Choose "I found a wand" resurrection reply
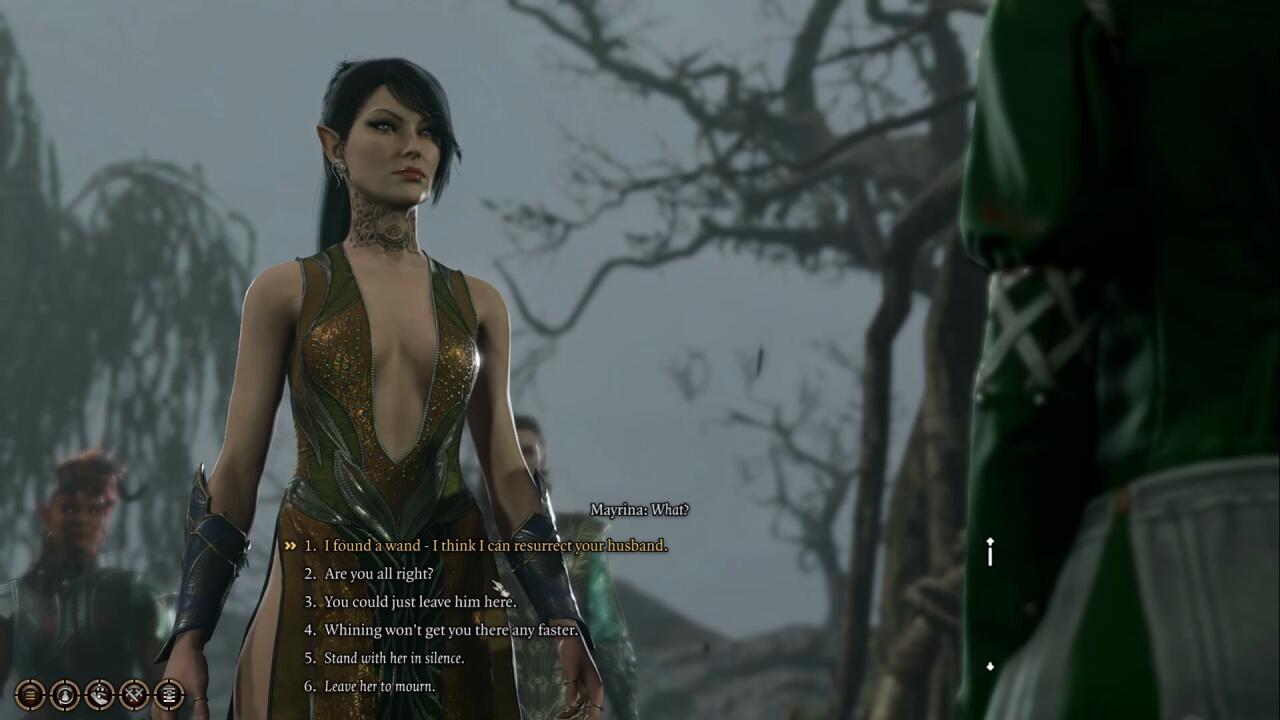The height and width of the screenshot is (720, 1280). (x=495, y=546)
